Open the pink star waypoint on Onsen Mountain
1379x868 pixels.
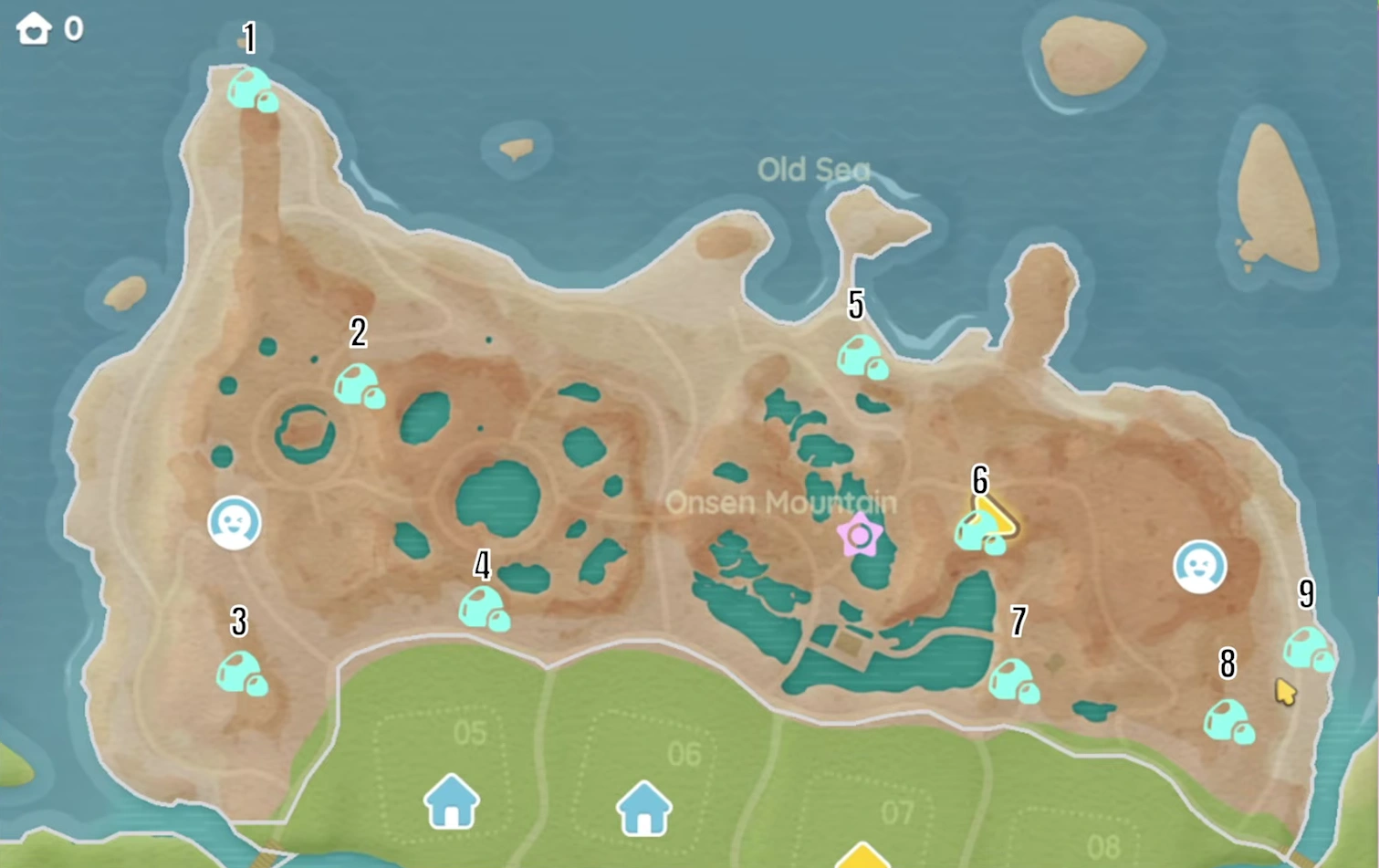862,537
